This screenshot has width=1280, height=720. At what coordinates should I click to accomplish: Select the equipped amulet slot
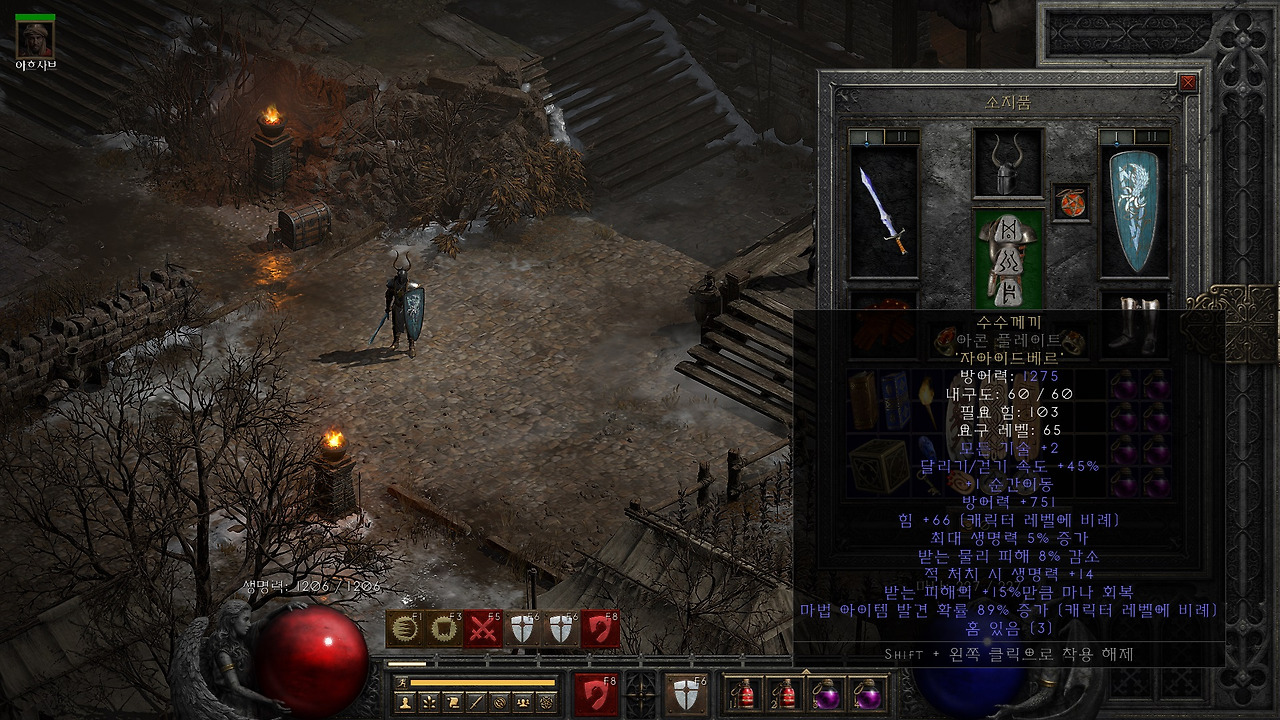pyautogui.click(x=1071, y=201)
